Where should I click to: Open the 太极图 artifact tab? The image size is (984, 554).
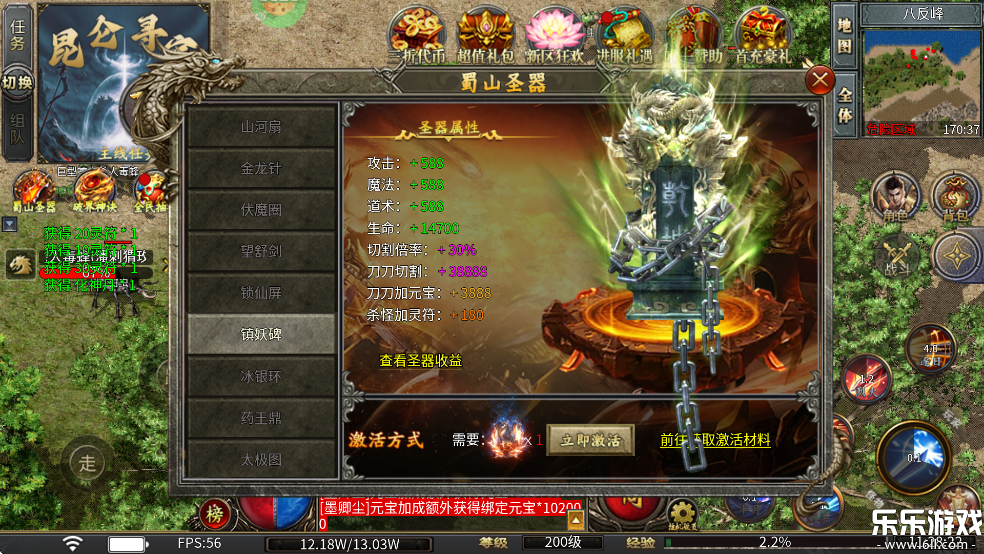tap(262, 461)
